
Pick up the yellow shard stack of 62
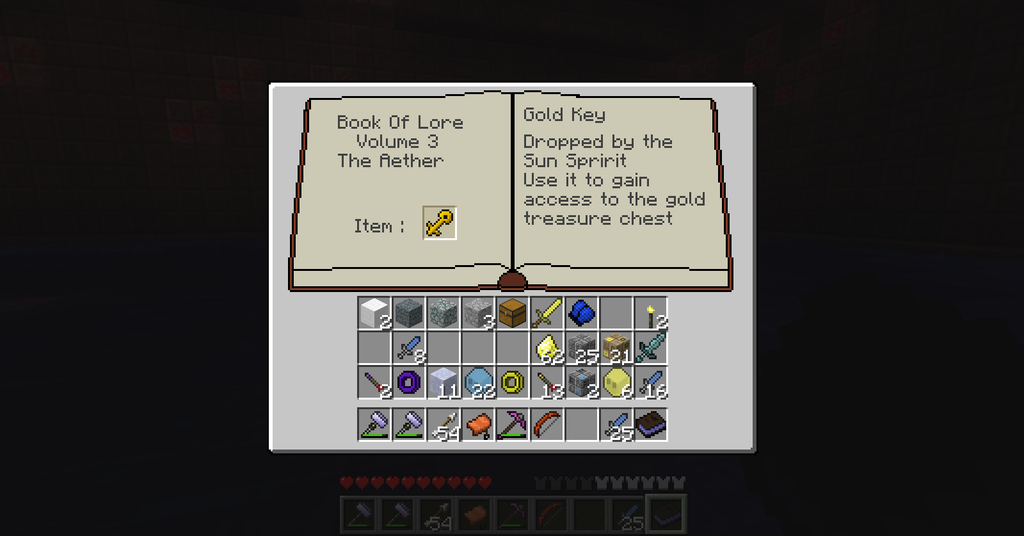(x=546, y=347)
